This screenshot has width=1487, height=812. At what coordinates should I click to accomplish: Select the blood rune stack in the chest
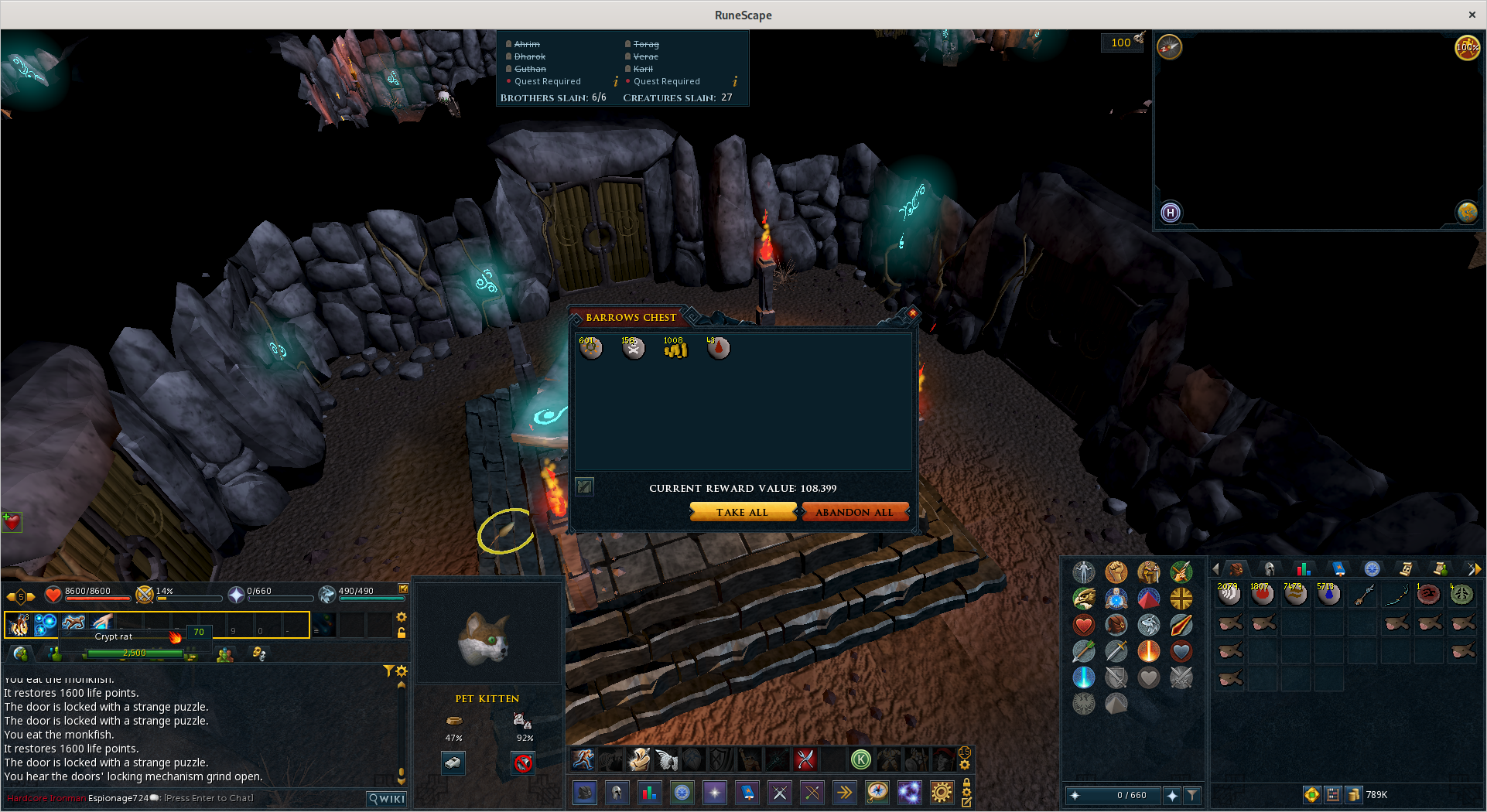(x=718, y=349)
